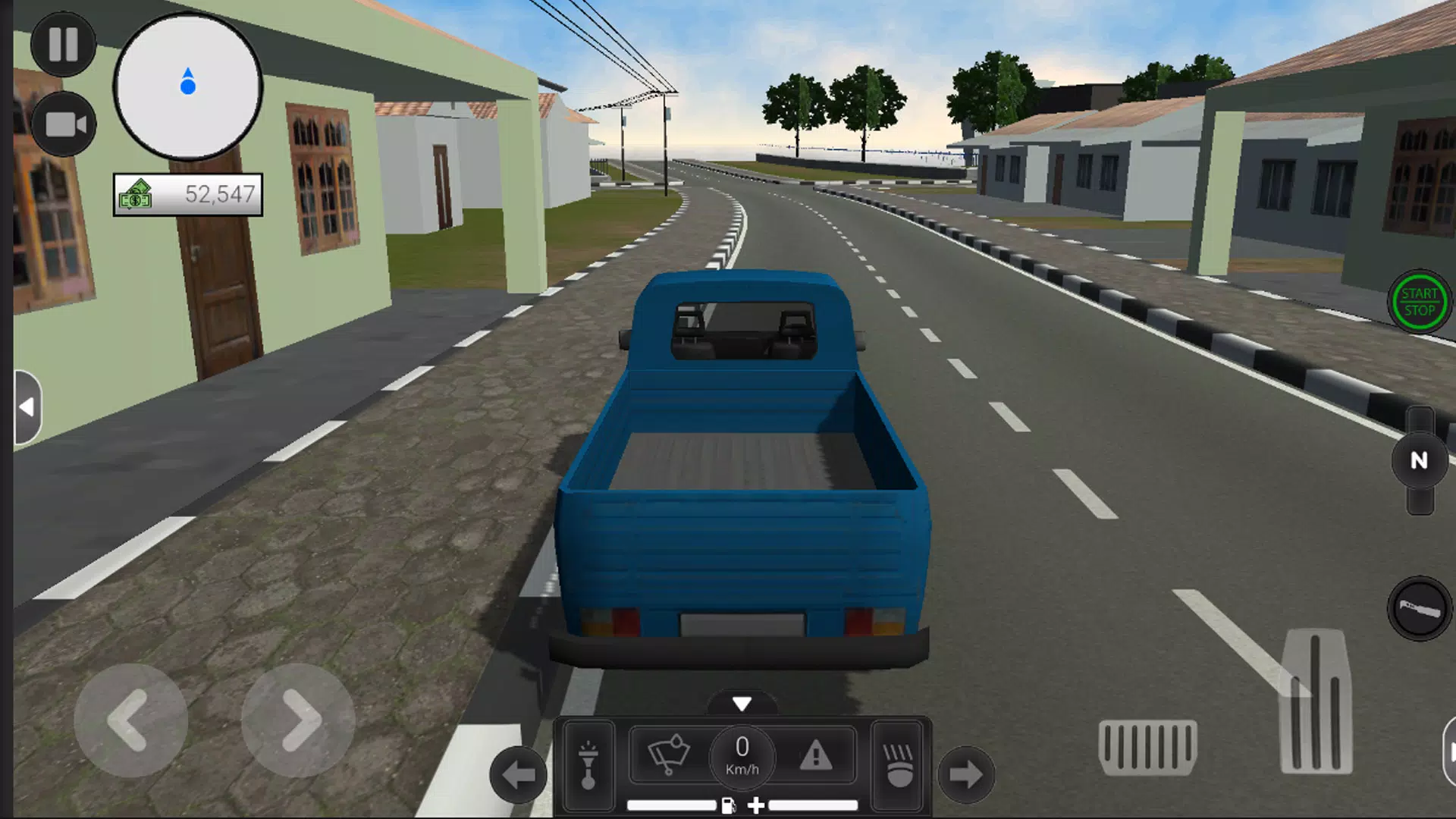The image size is (1456, 819).
Task: Check your 52,547 money balance
Action: click(x=187, y=196)
